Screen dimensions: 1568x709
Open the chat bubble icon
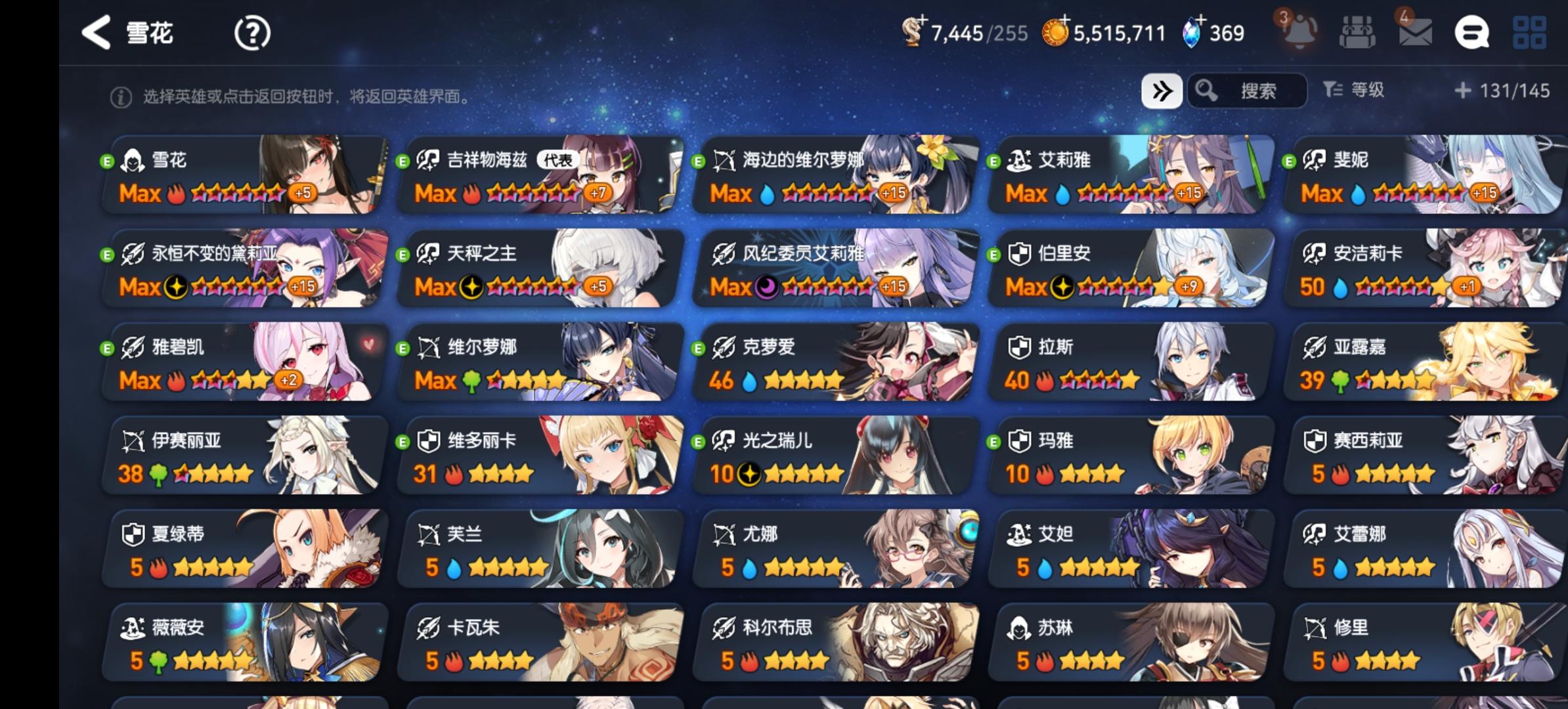click(x=1471, y=32)
